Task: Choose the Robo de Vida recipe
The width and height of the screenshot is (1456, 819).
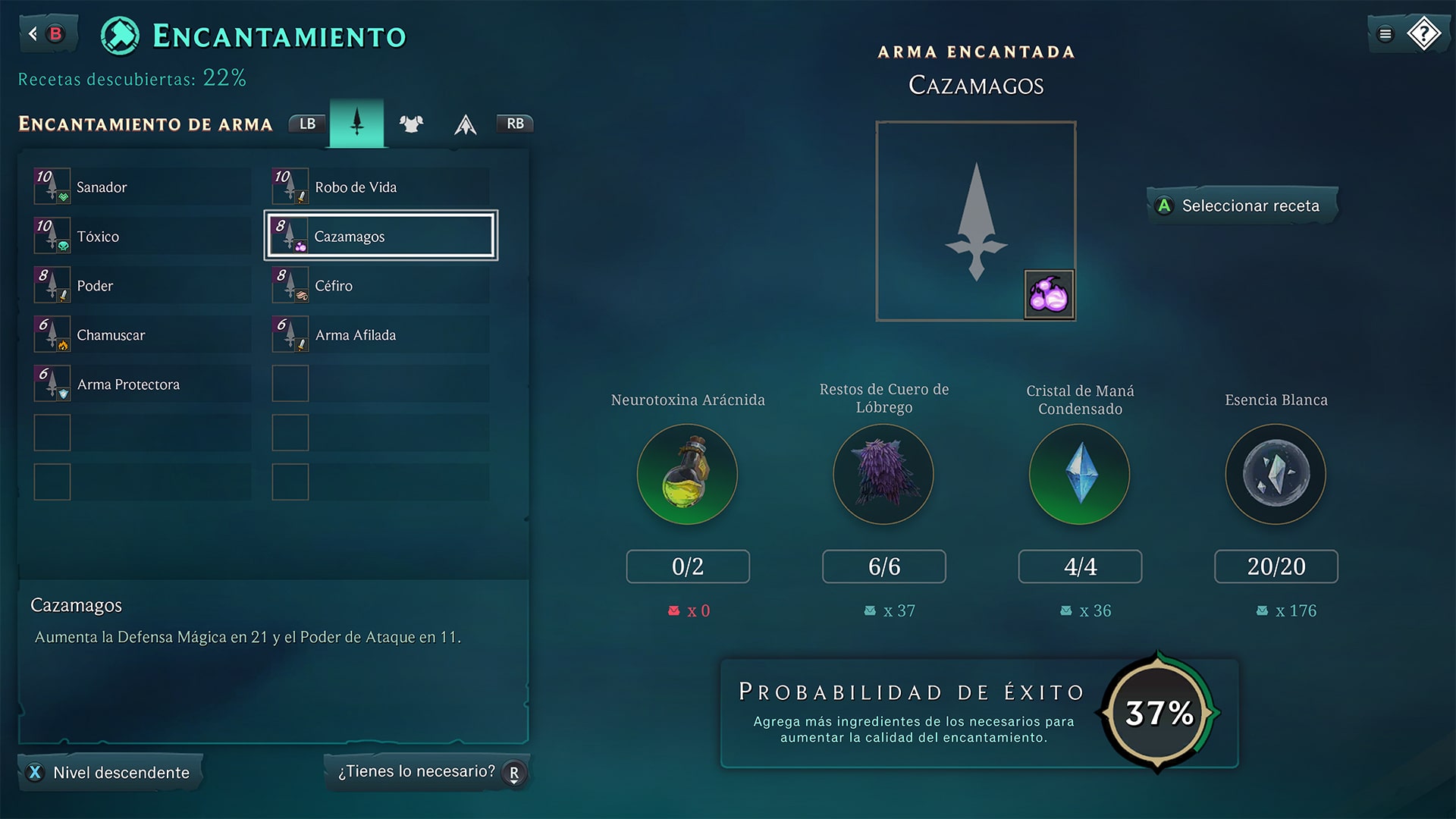Action: [x=380, y=187]
